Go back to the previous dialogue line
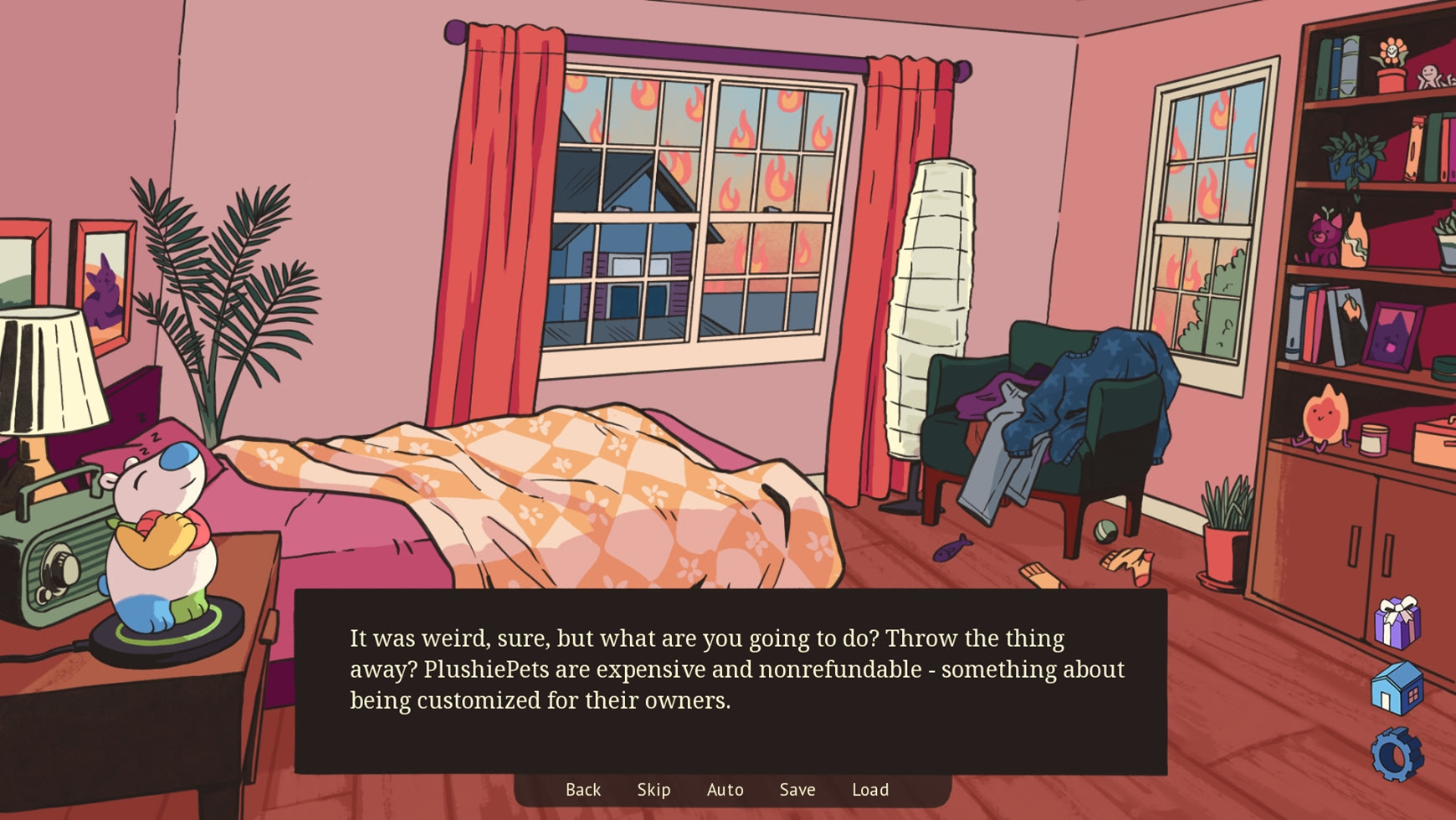1456x820 pixels. pos(583,789)
